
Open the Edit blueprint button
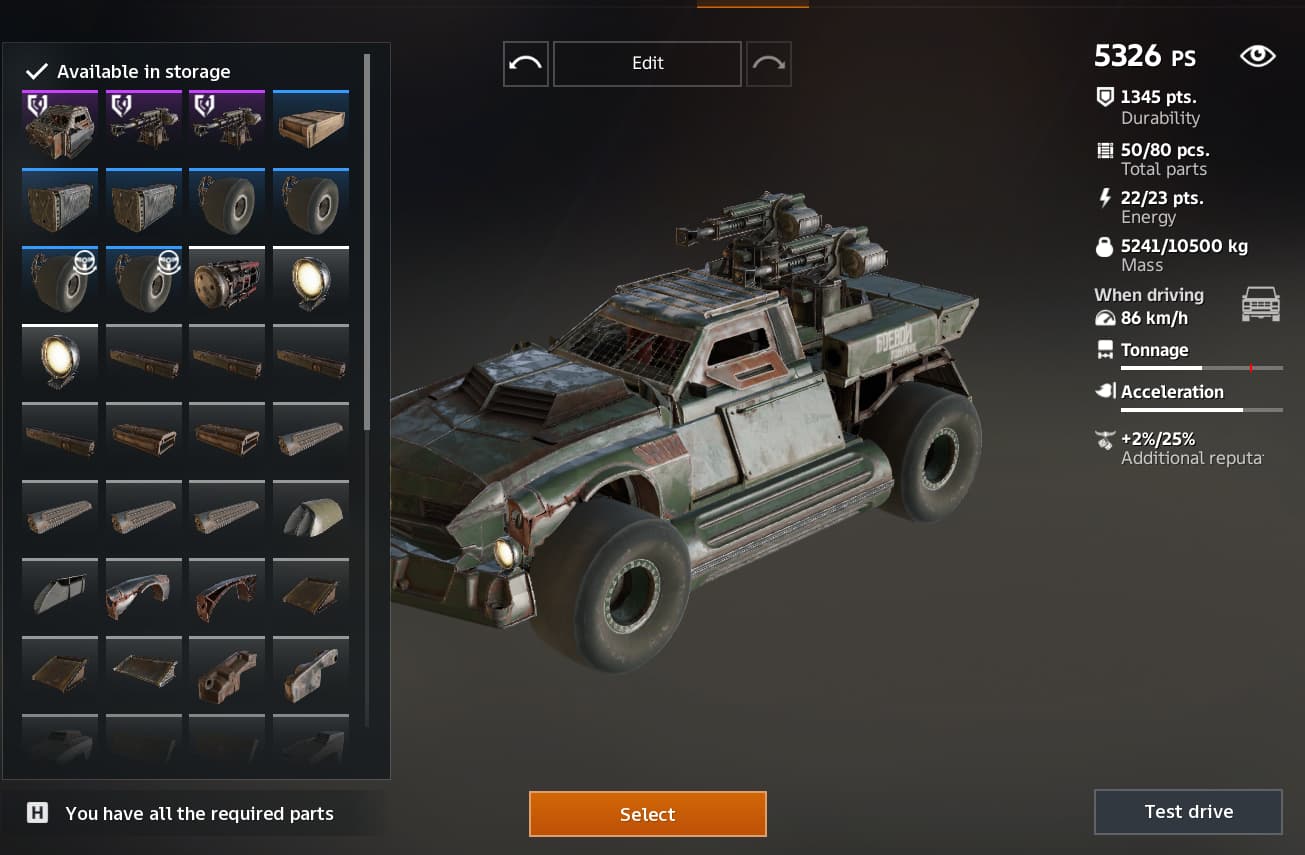pos(647,63)
